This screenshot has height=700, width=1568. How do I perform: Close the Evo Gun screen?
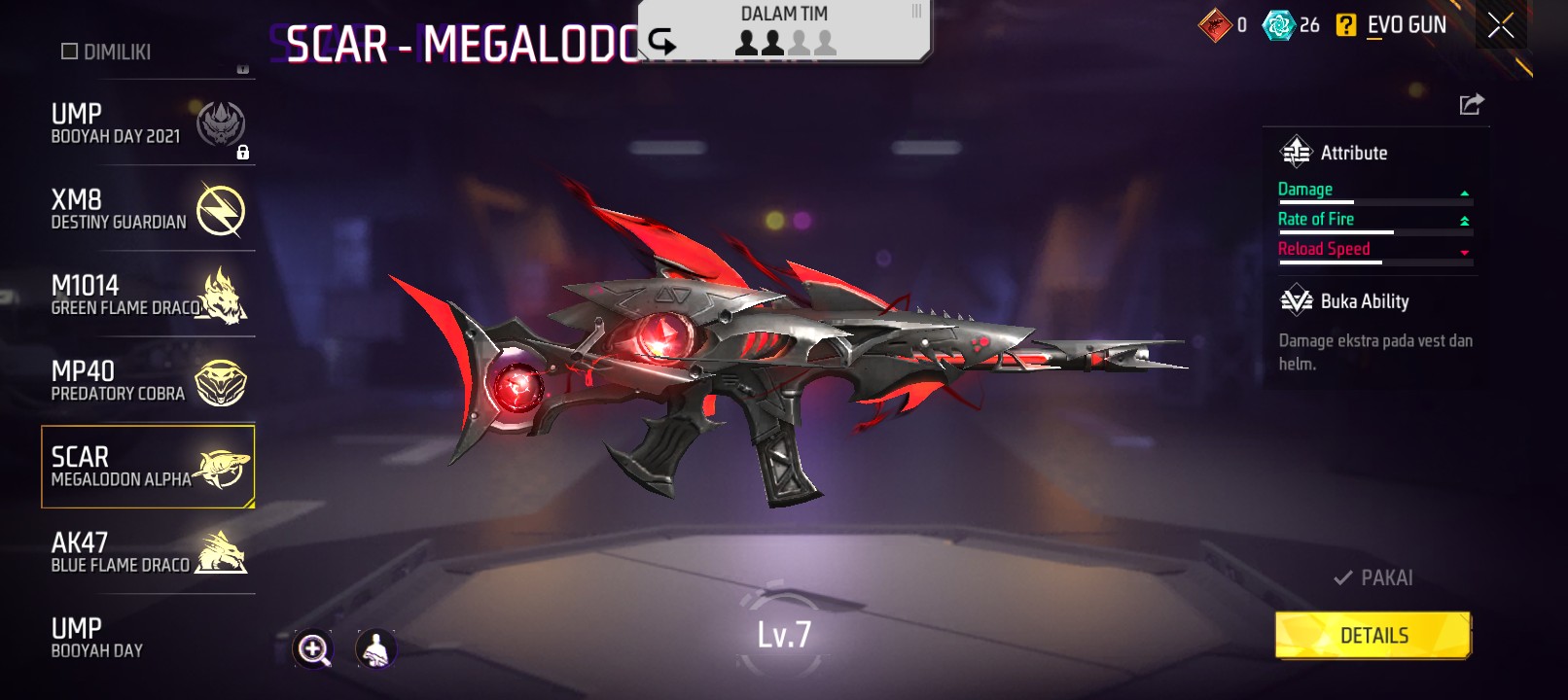[x=1500, y=26]
